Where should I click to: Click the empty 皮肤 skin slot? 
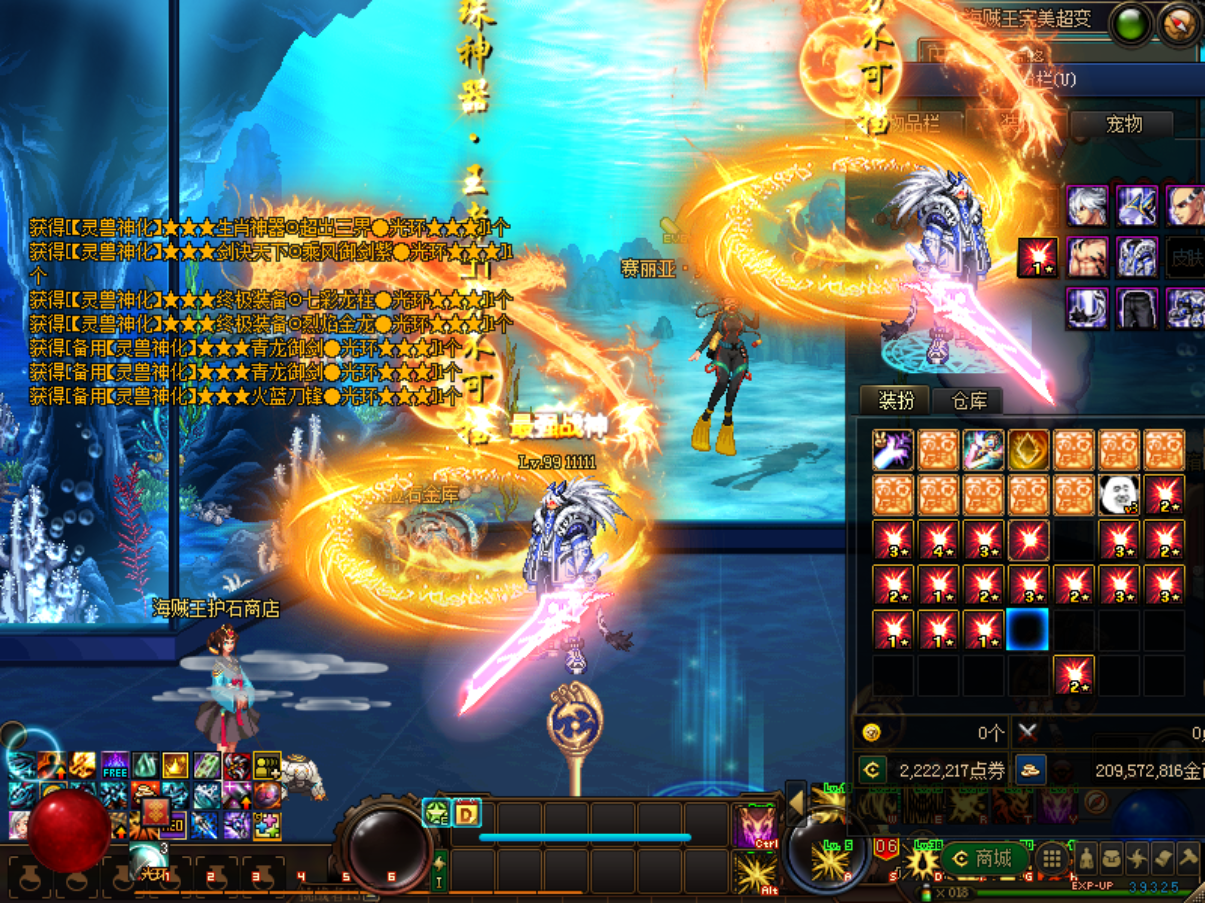(x=1184, y=258)
